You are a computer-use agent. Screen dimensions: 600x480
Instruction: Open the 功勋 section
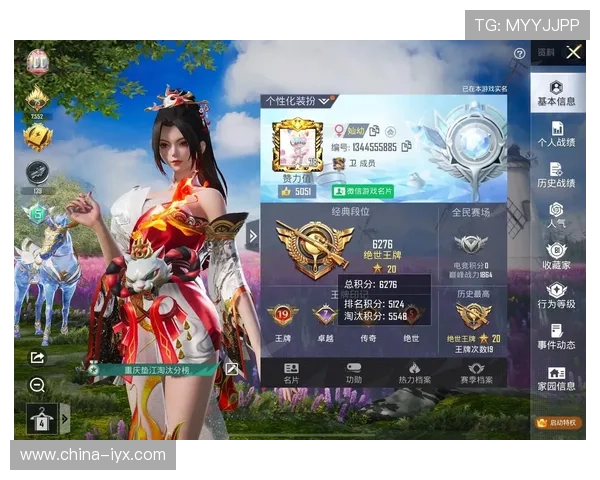[x=354, y=373]
